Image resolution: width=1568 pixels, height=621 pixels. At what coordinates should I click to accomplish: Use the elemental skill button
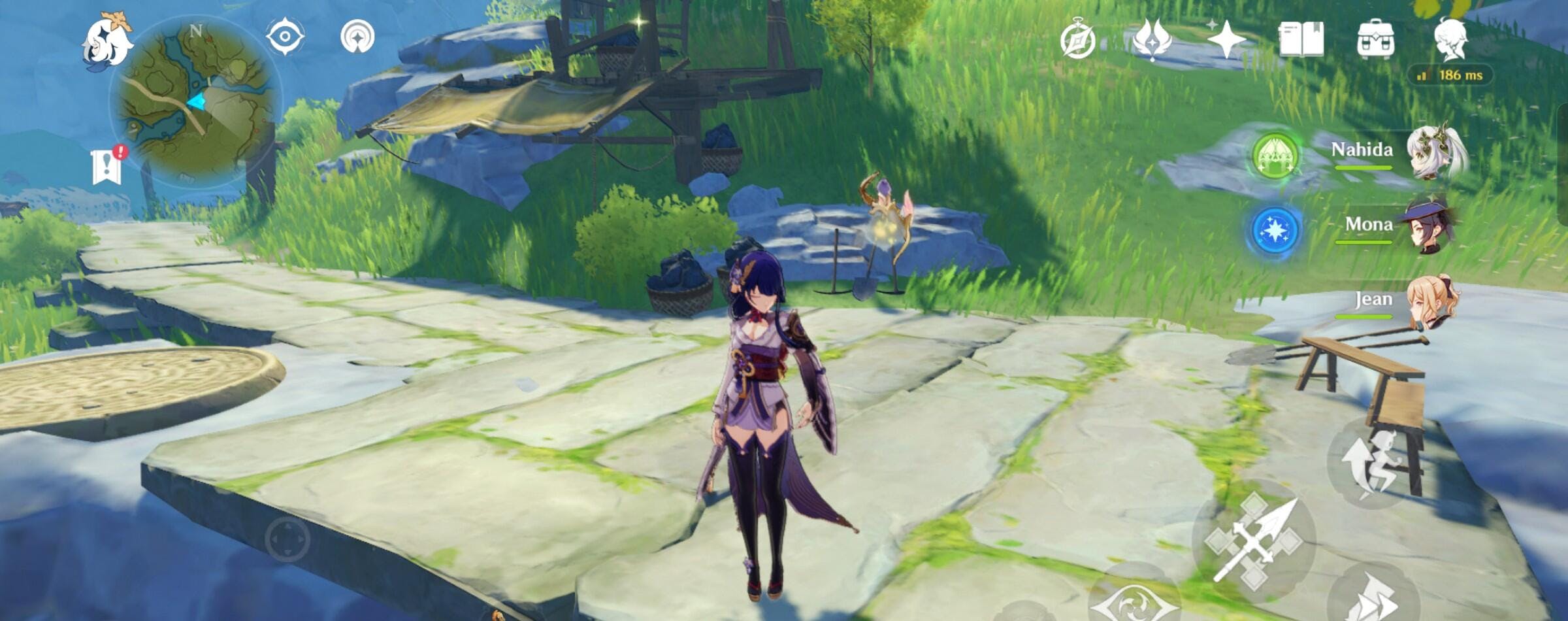click(x=1134, y=598)
